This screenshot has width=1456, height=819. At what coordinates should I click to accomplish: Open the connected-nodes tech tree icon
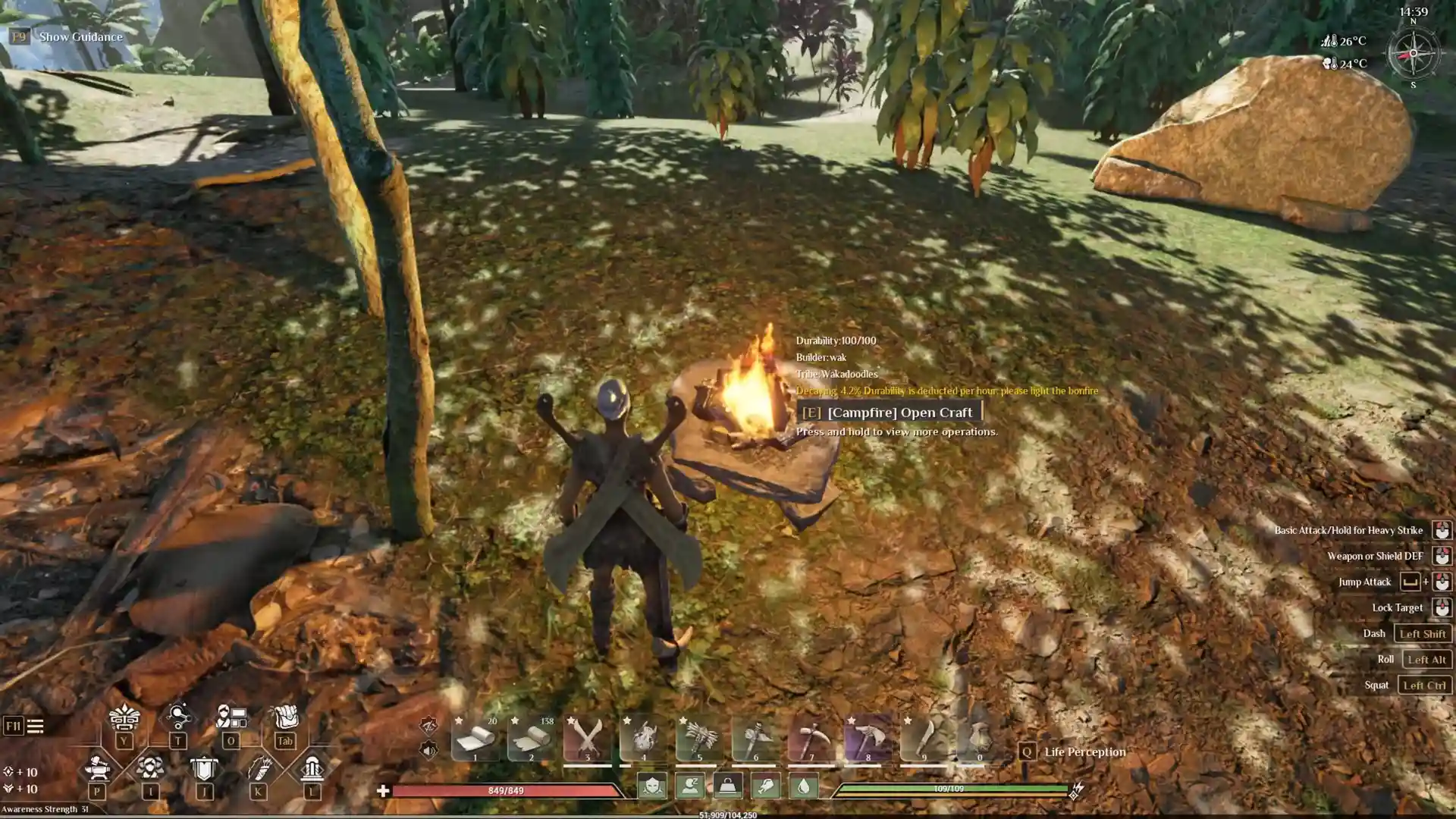[177, 717]
